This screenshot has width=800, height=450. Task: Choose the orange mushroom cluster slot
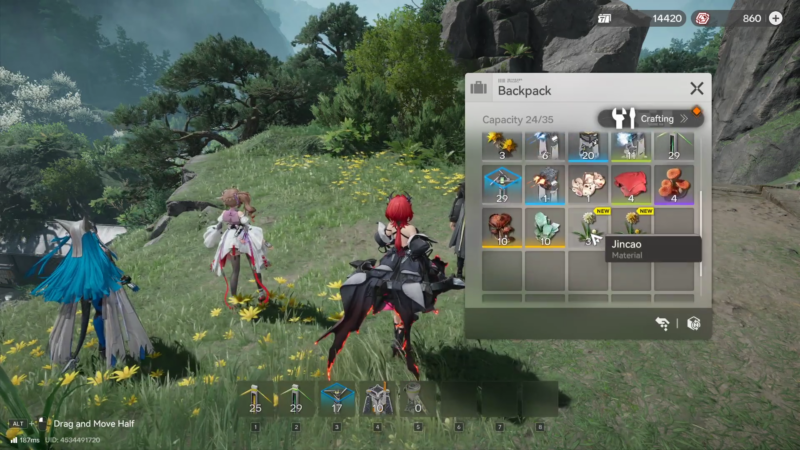point(674,185)
